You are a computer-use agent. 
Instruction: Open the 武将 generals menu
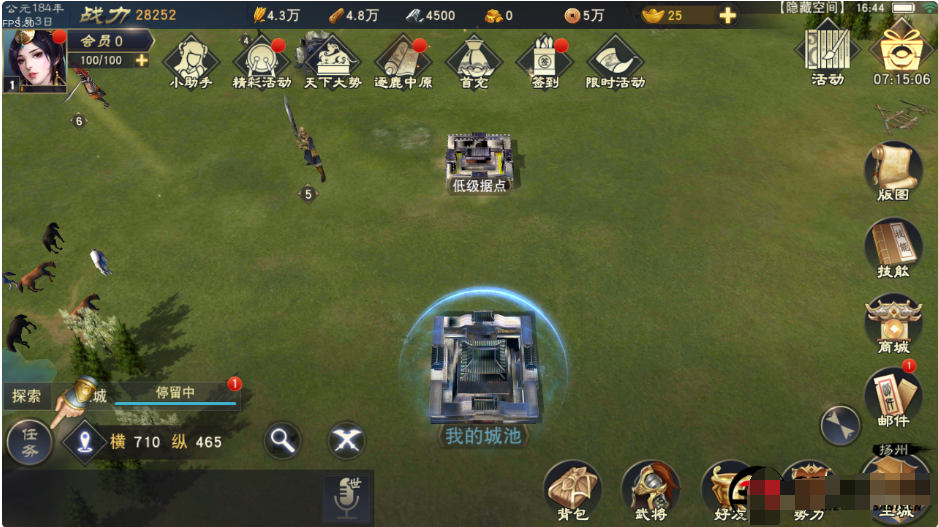coord(651,488)
